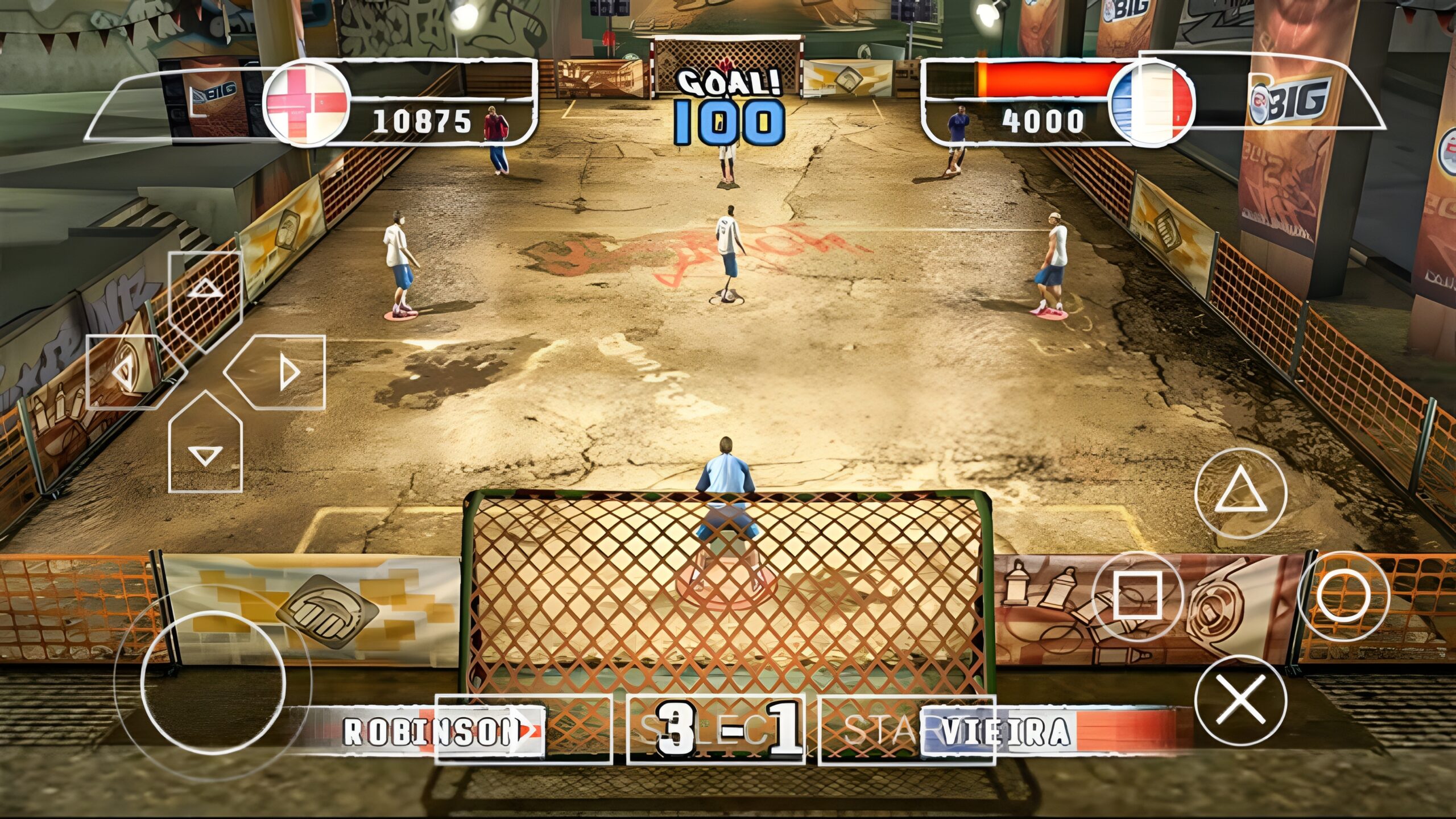Viewport: 1456px width, 819px height.
Task: Tap the square touch button
Action: tap(1137, 597)
